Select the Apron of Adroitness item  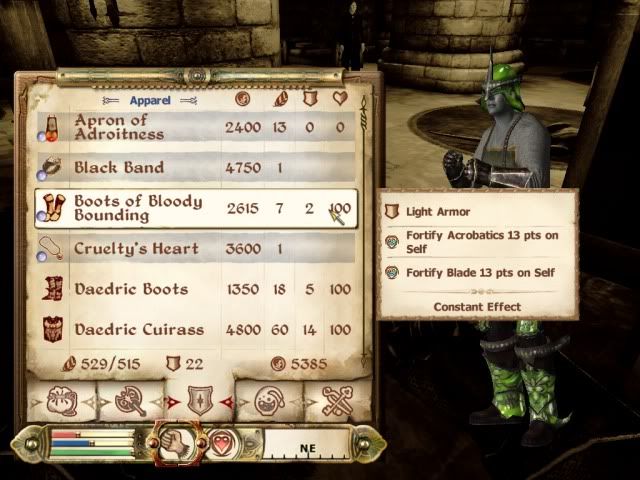click(190, 127)
